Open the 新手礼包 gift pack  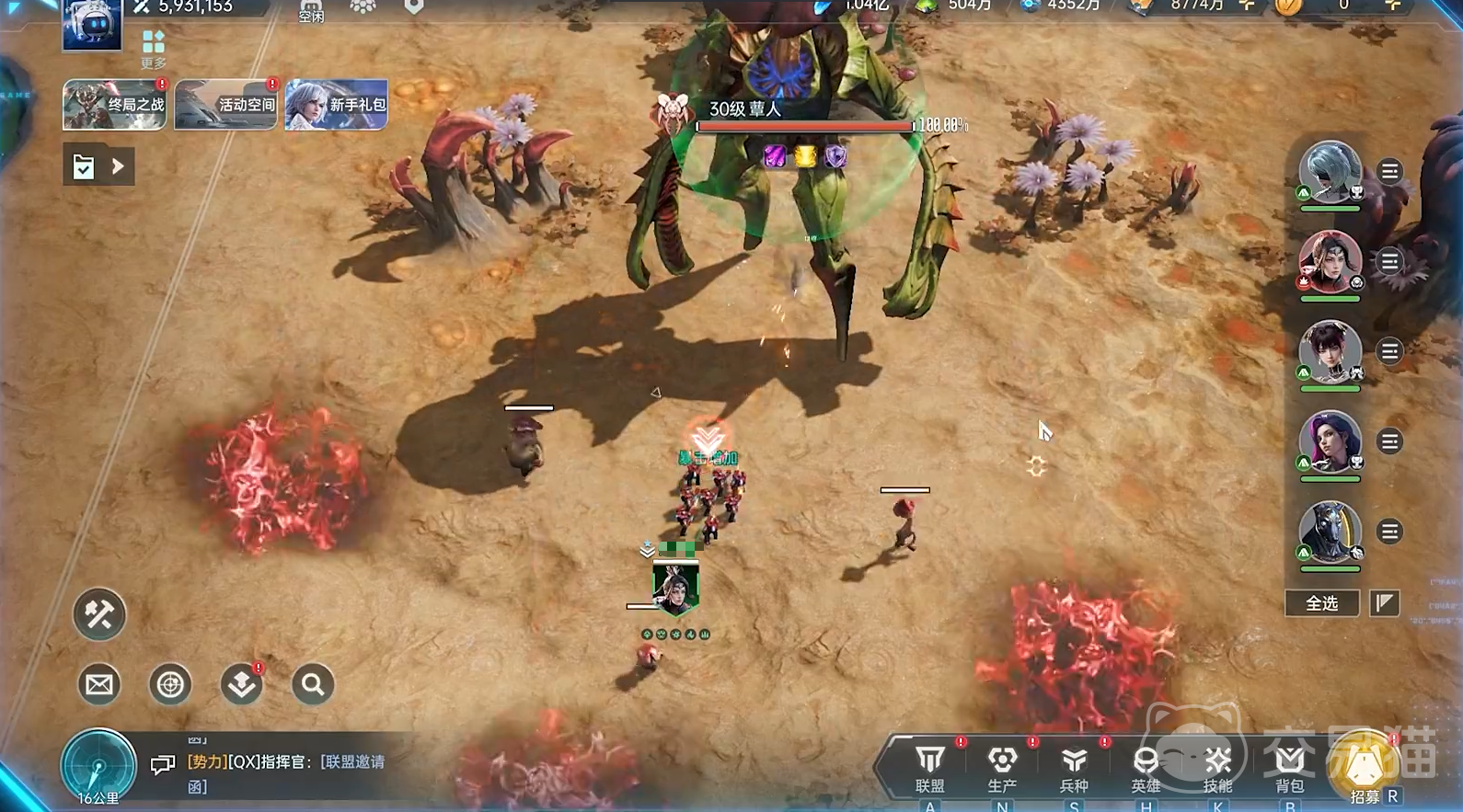[336, 105]
